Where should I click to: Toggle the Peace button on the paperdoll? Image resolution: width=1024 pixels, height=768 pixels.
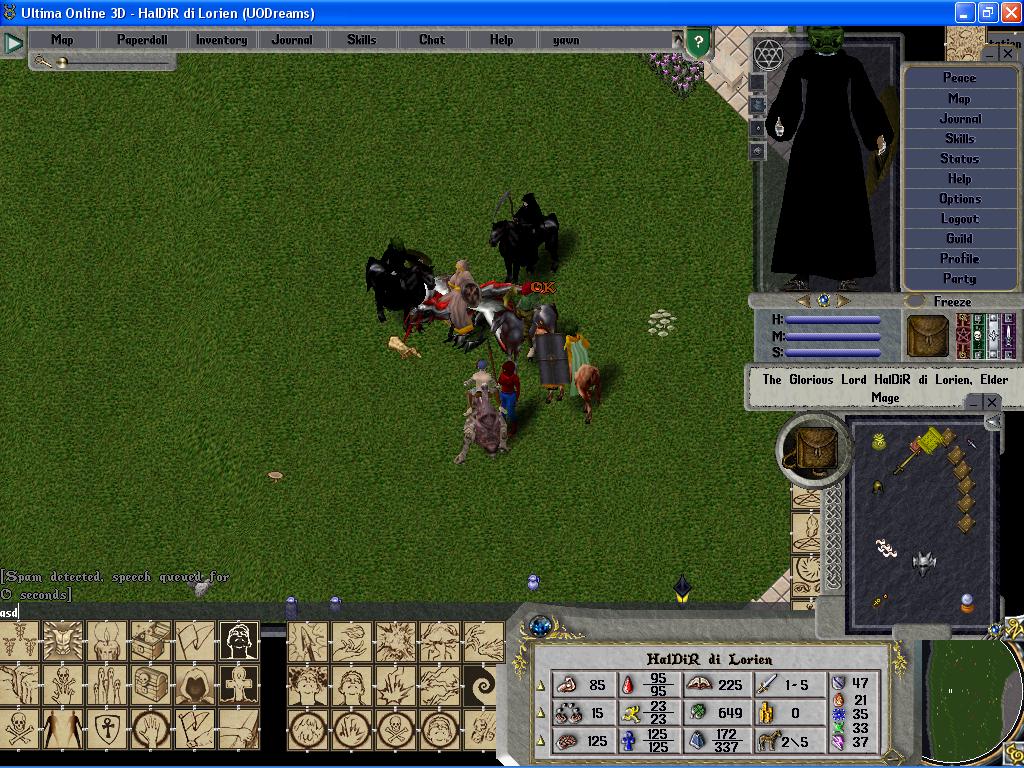coord(959,78)
